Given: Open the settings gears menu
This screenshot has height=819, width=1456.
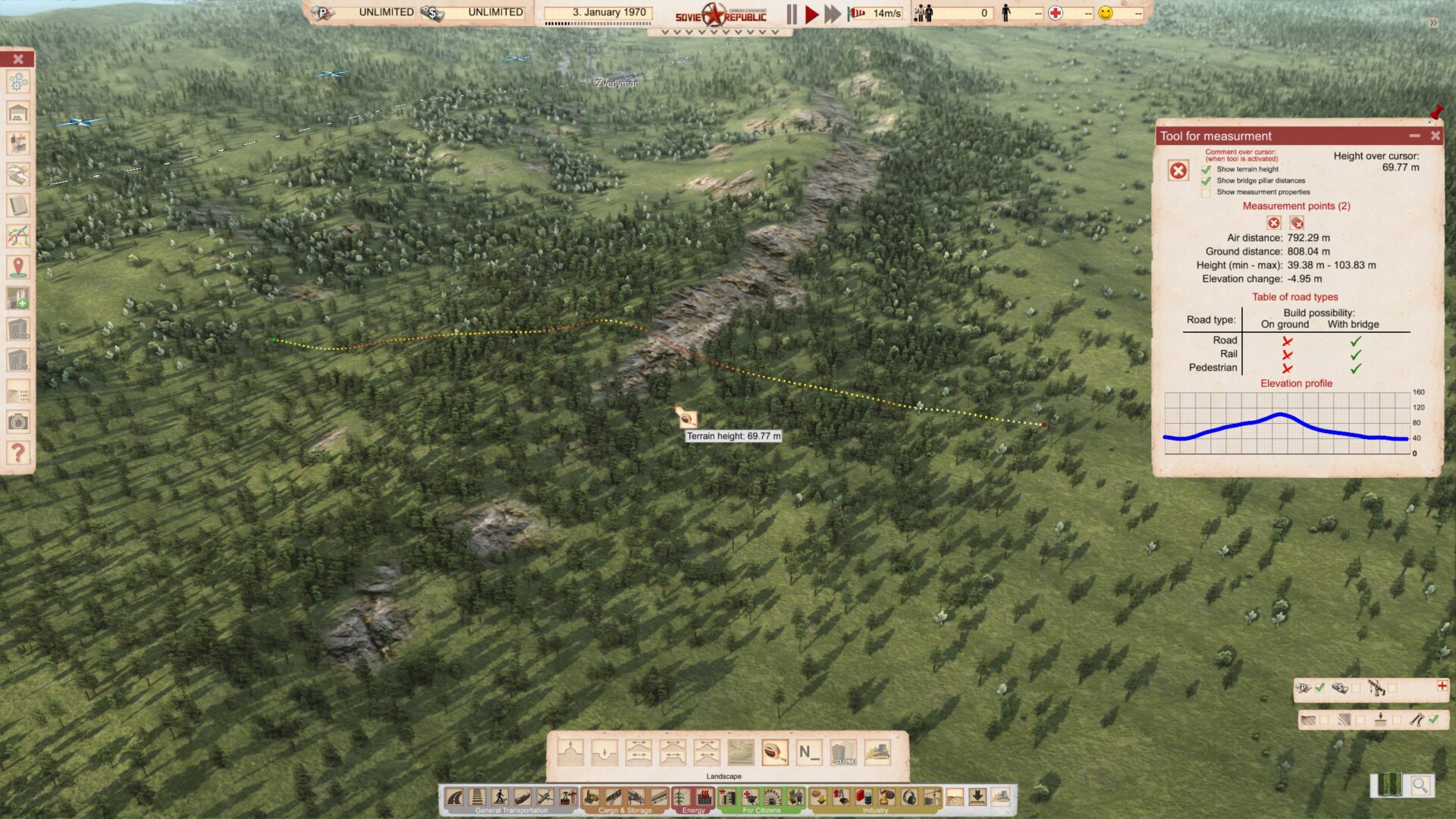Looking at the screenshot, I should coord(18,82).
